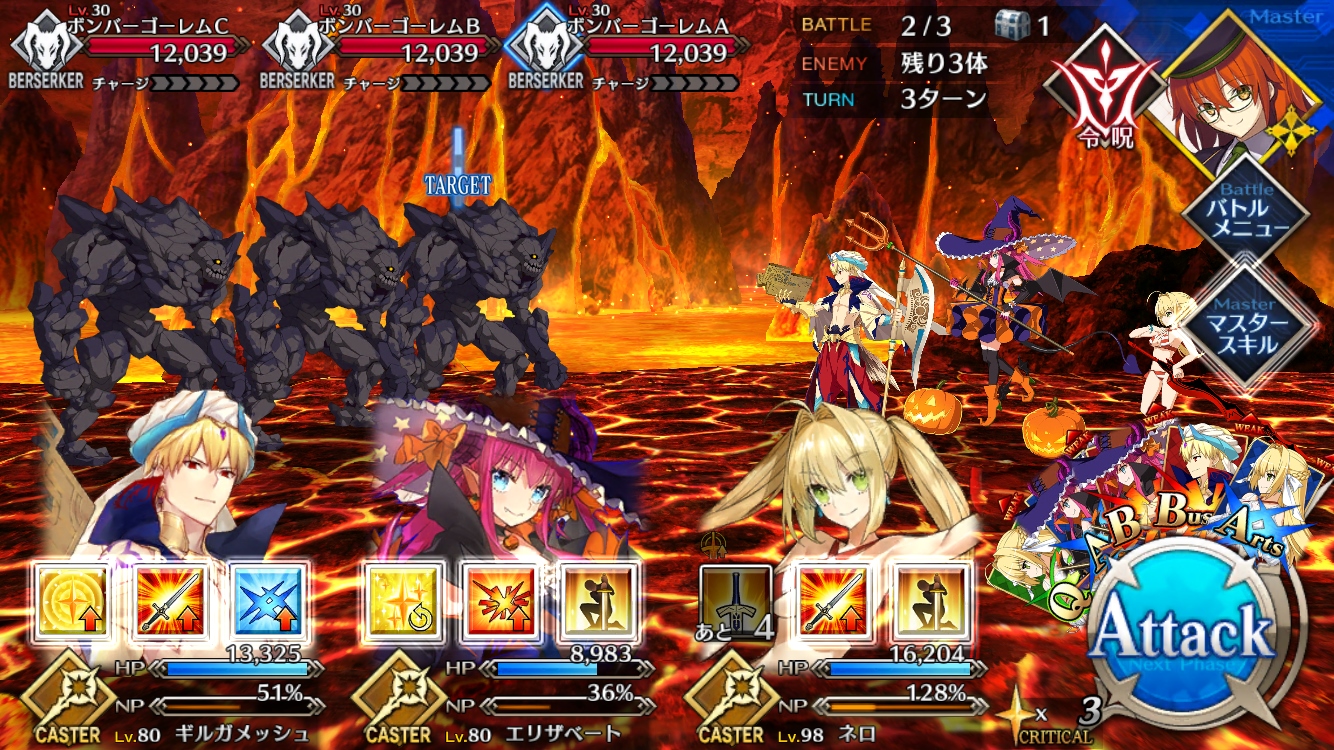Target enemy ボンバーゴーレムB in the status bar
Image resolution: width=1334 pixels, height=750 pixels.
[x=378, y=52]
